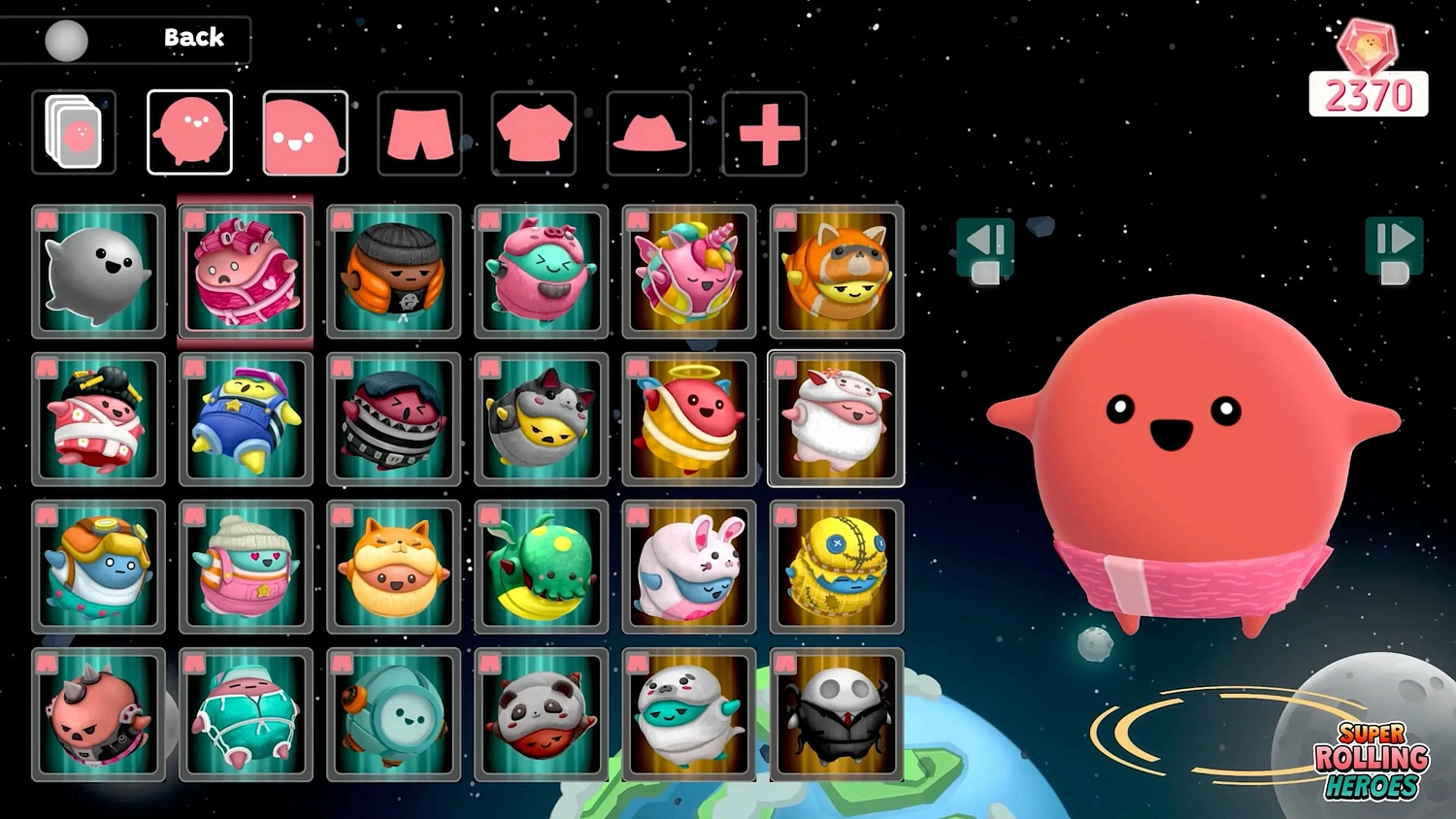Select the panda costume thumbnail
1456x819 pixels.
[541, 715]
